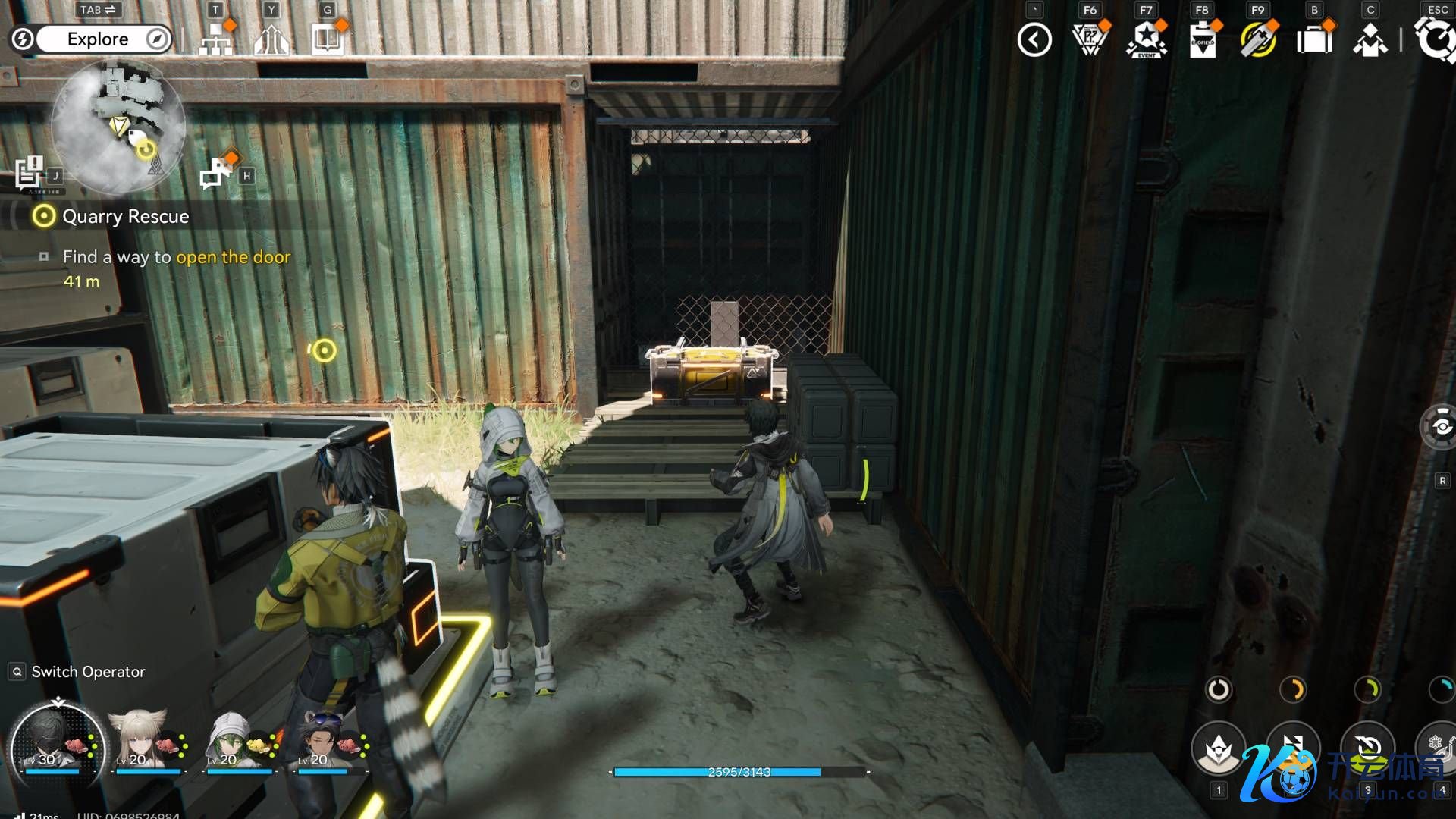Open the Event star icon
Image resolution: width=1456 pixels, height=819 pixels.
point(1146,39)
